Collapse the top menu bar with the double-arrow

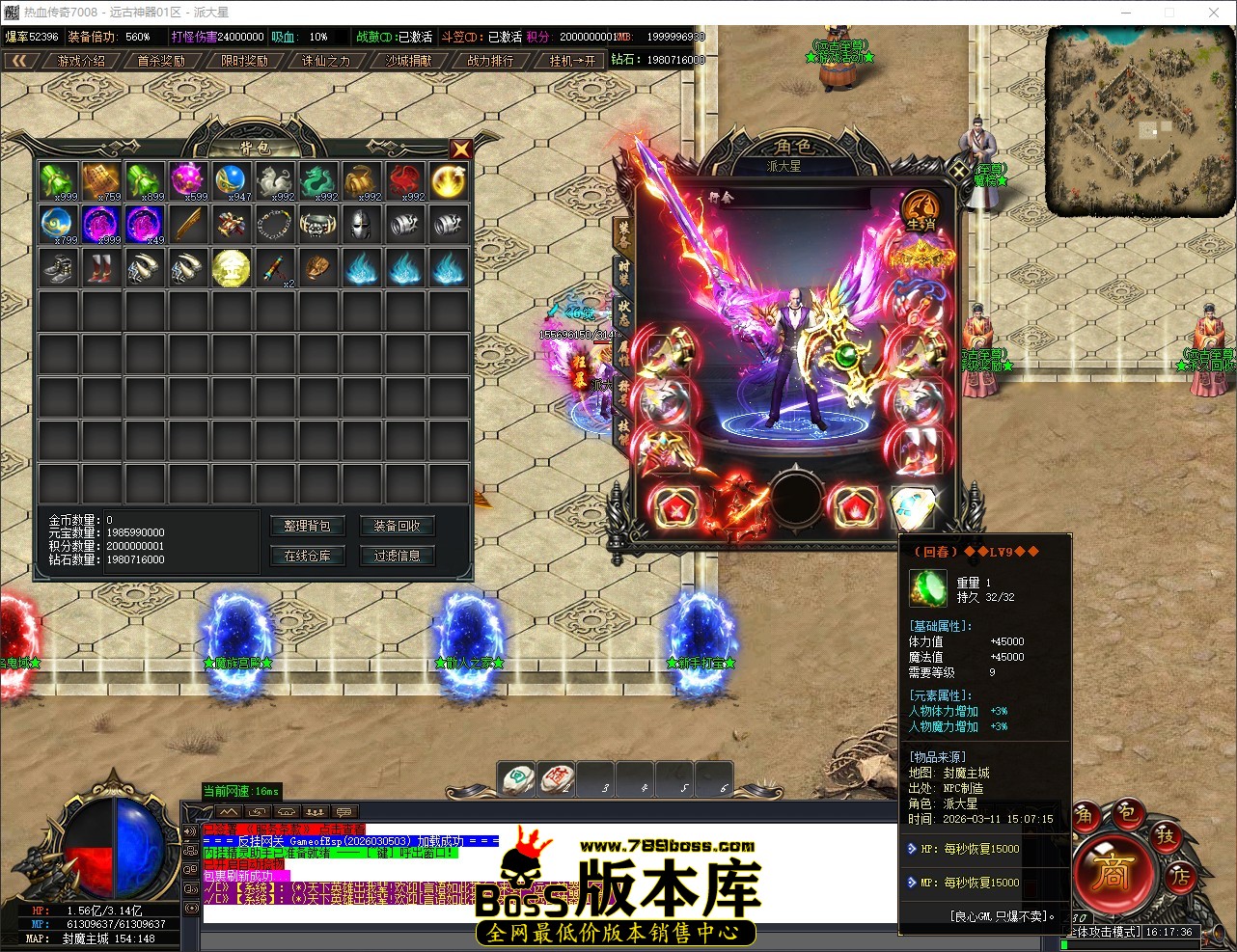tap(21, 59)
